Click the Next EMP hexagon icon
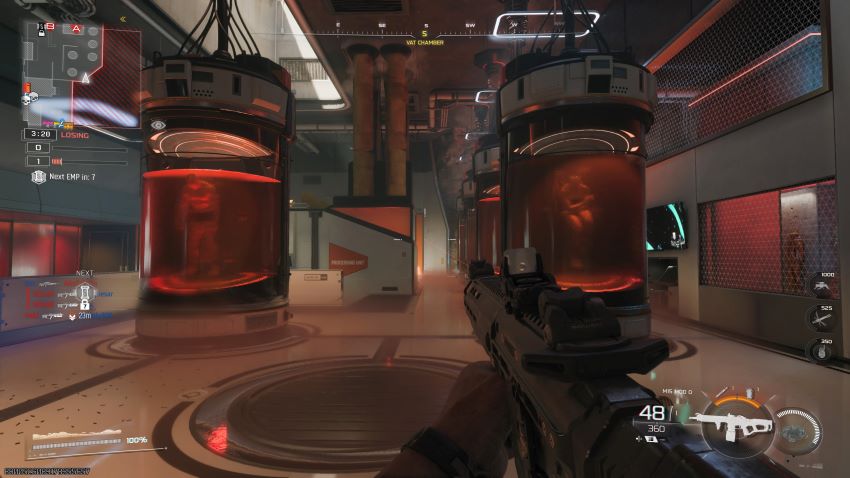850x478 pixels. coord(38,177)
